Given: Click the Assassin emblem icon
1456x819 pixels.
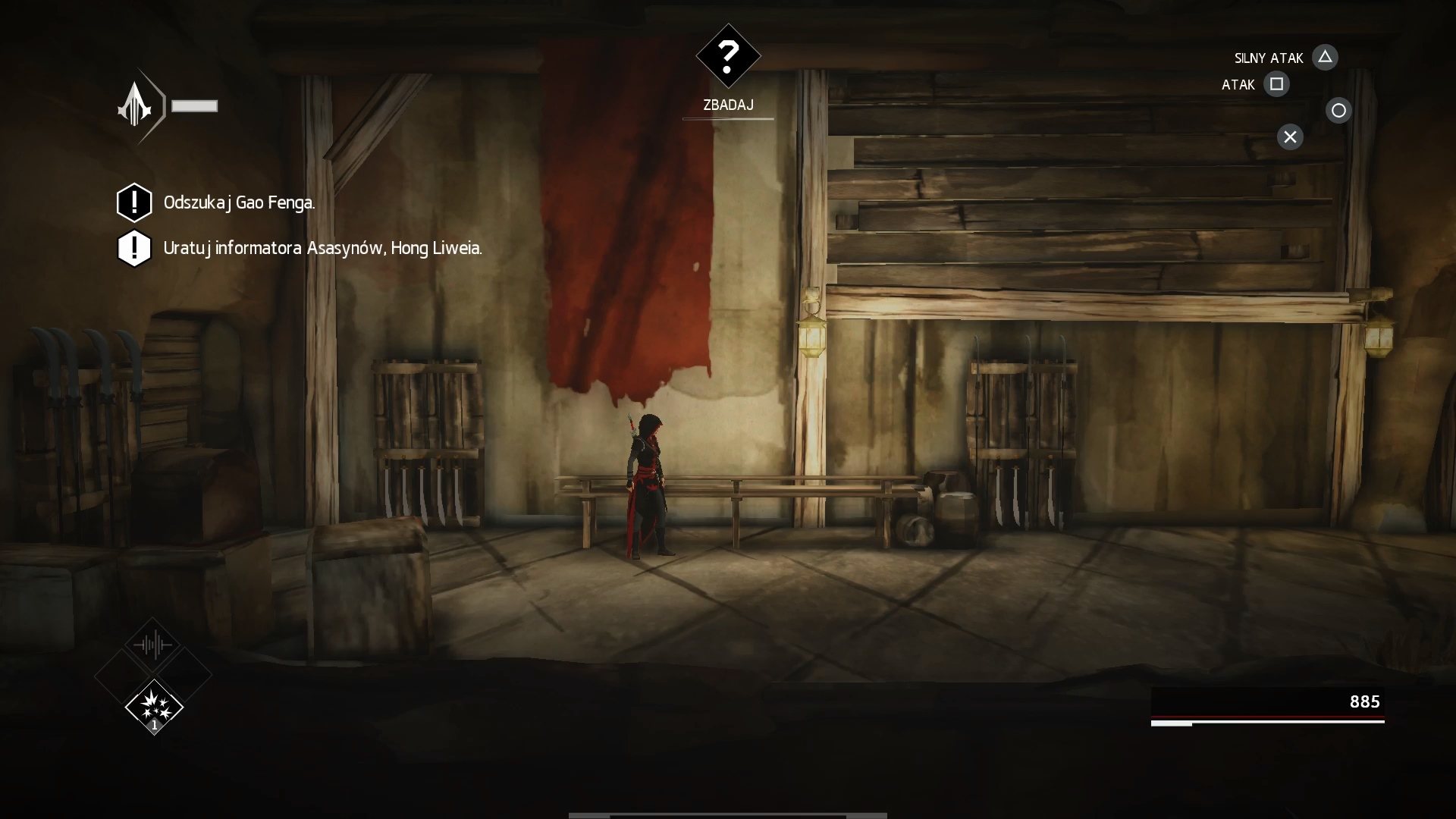Looking at the screenshot, I should (x=136, y=106).
